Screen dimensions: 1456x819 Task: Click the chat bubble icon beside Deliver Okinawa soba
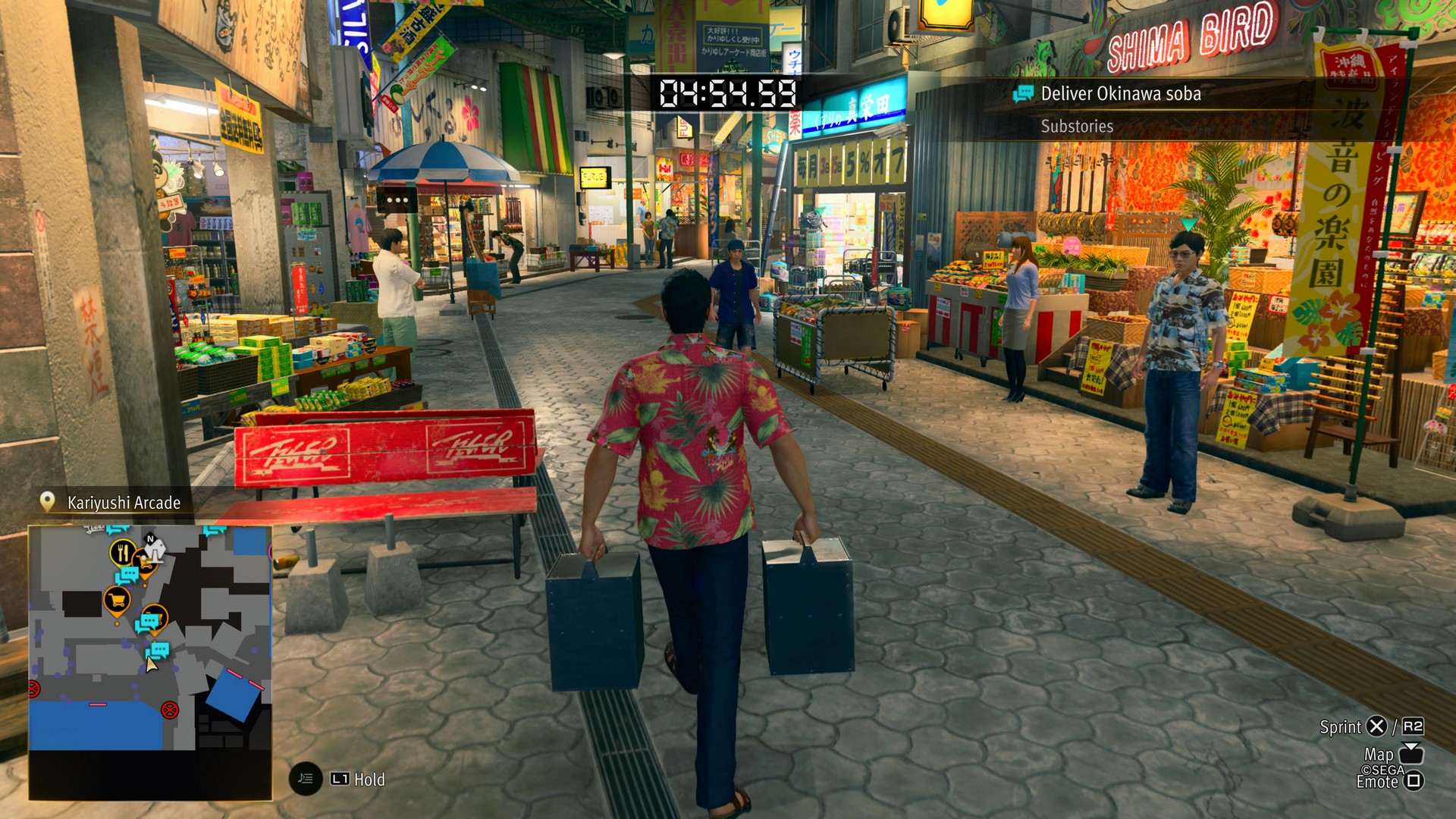point(1025,94)
